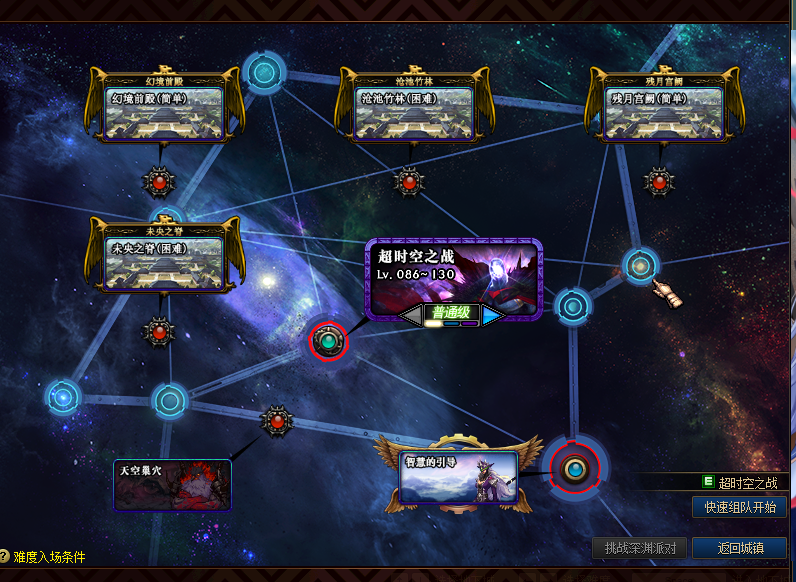Image resolution: width=796 pixels, height=582 pixels.
Task: Click the 快速组队开始 button
Action: 739,507
